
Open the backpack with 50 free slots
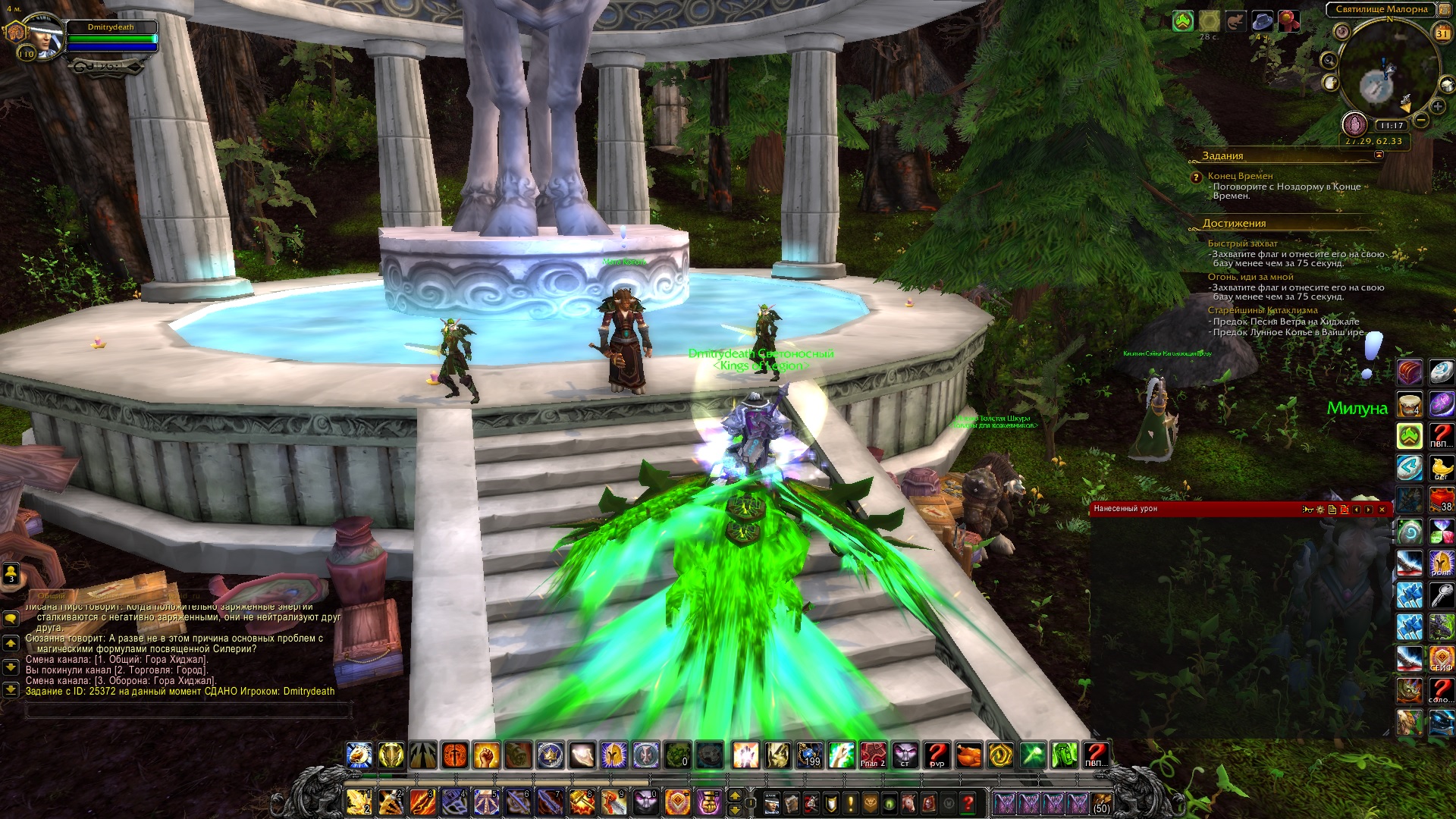(x=1101, y=802)
